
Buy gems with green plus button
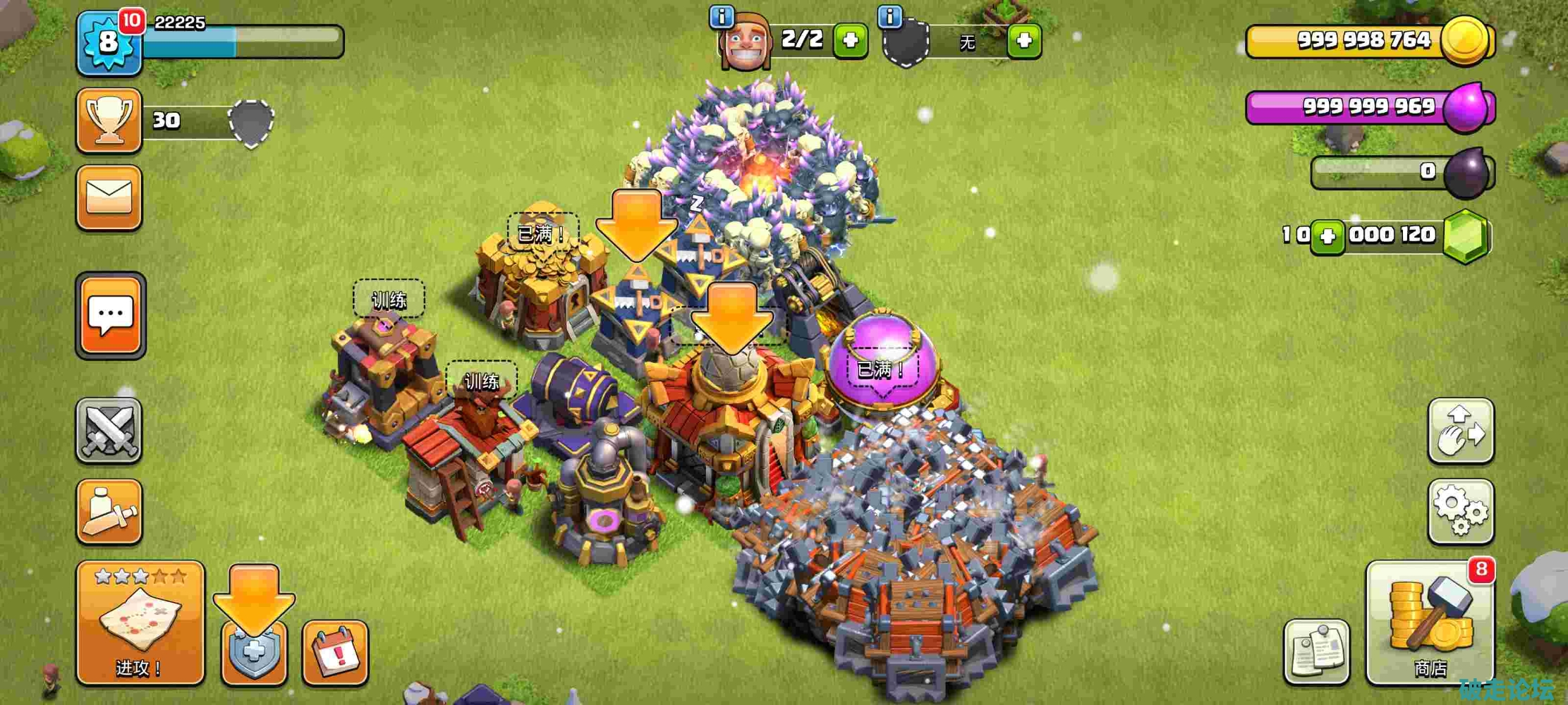[x=1327, y=236]
